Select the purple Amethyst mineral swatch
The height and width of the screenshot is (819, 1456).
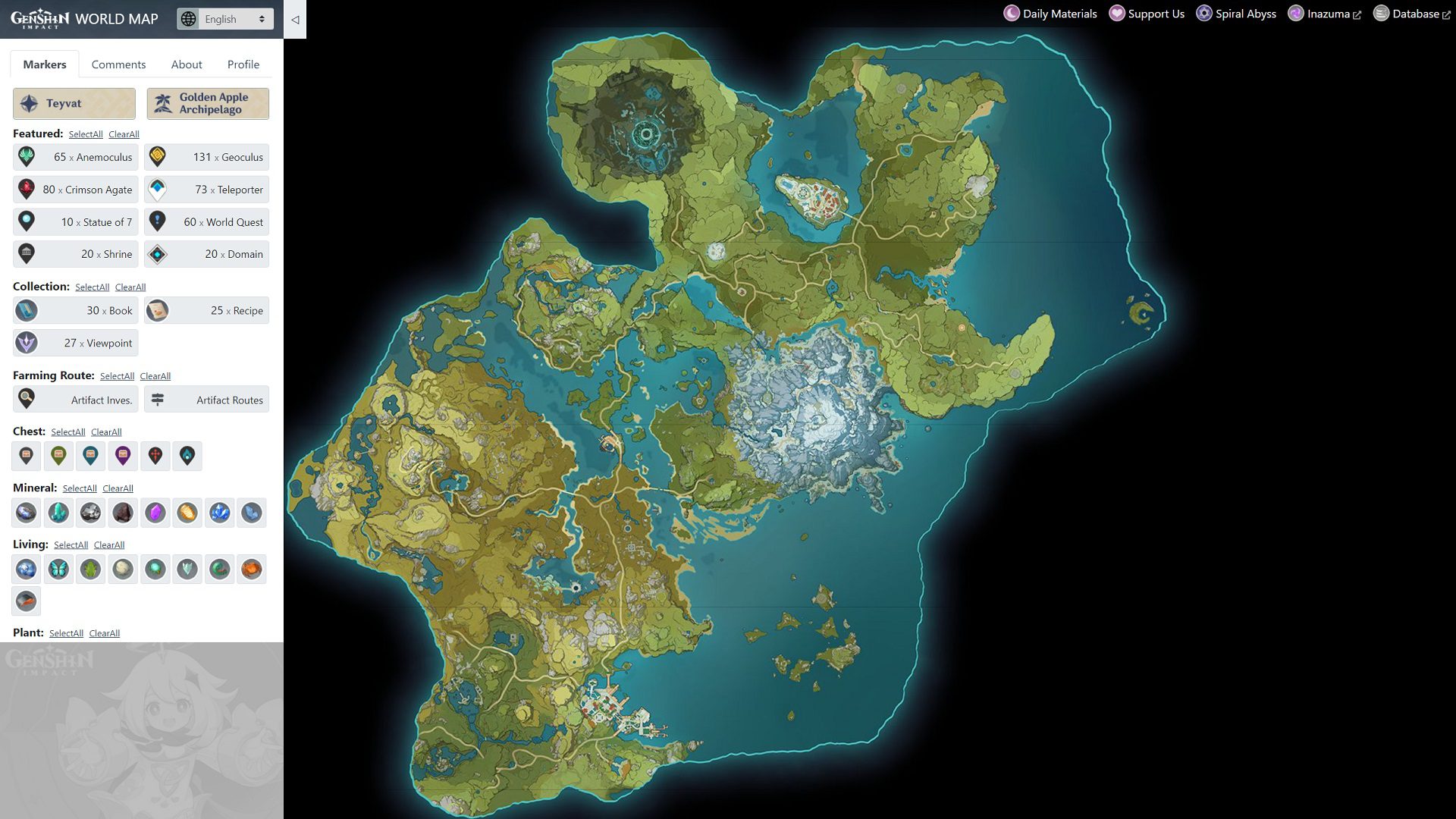click(x=155, y=513)
